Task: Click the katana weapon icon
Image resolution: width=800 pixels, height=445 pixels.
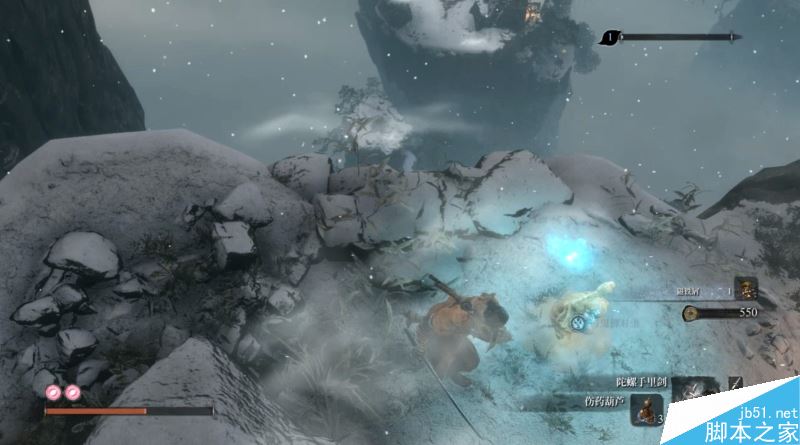Action: (735, 383)
